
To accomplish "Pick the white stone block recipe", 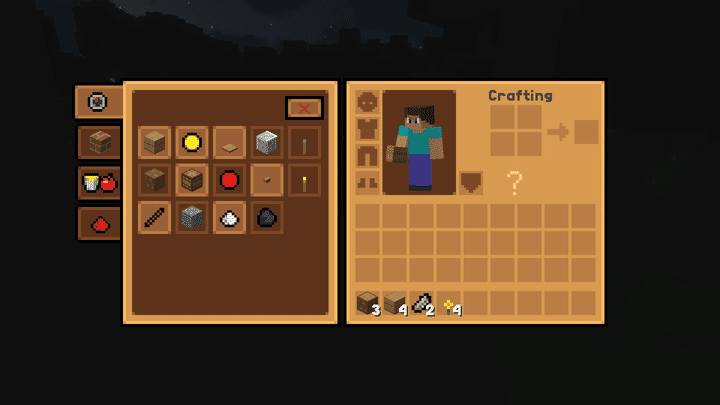I will pos(267,142).
